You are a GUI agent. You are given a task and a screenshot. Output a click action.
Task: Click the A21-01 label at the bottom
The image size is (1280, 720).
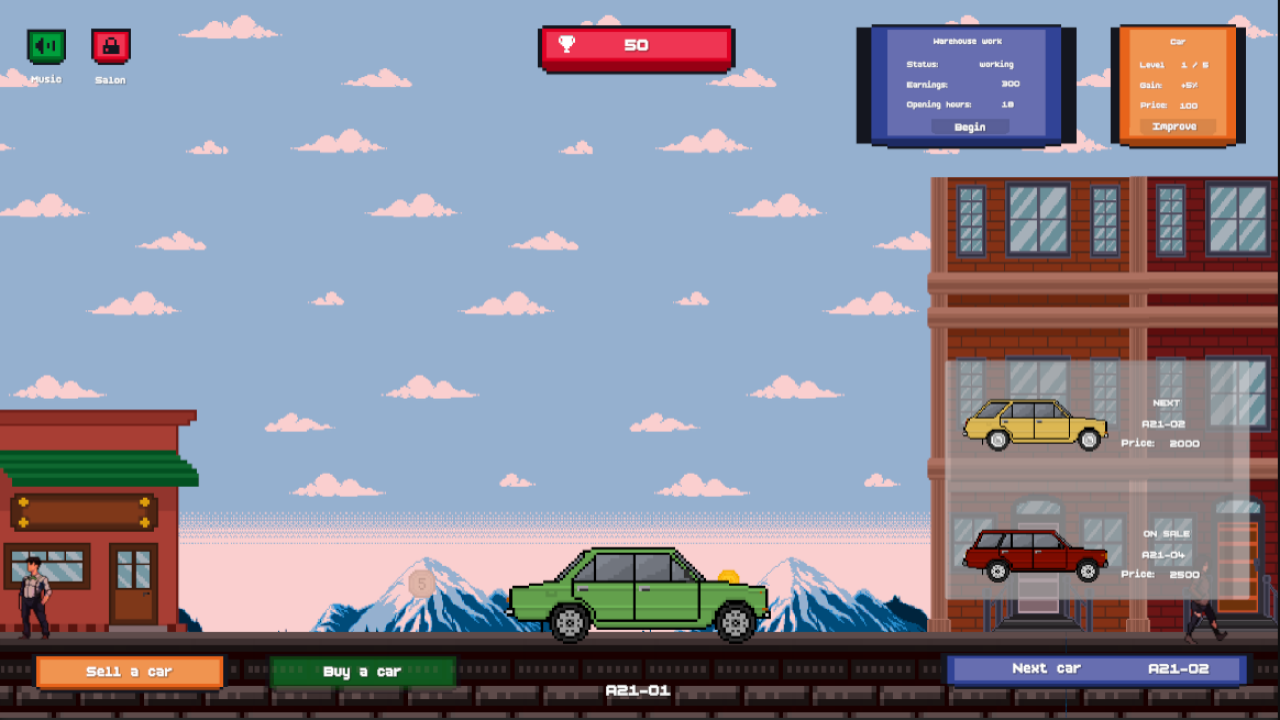tap(638, 690)
